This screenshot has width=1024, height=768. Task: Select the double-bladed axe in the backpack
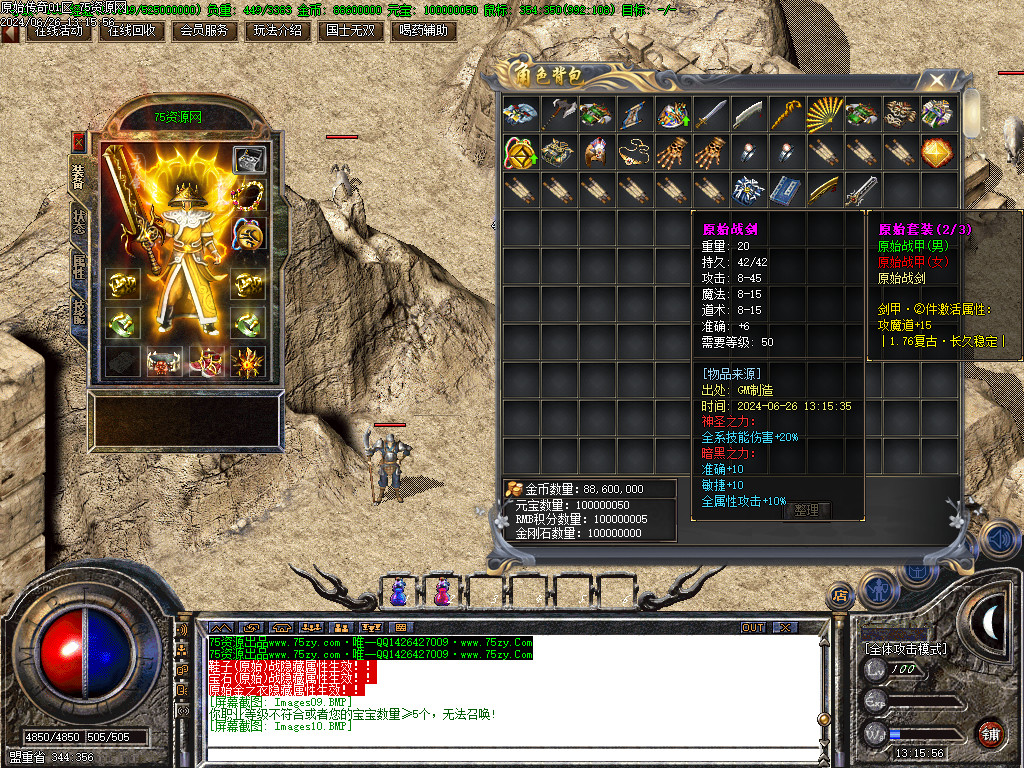coord(558,114)
